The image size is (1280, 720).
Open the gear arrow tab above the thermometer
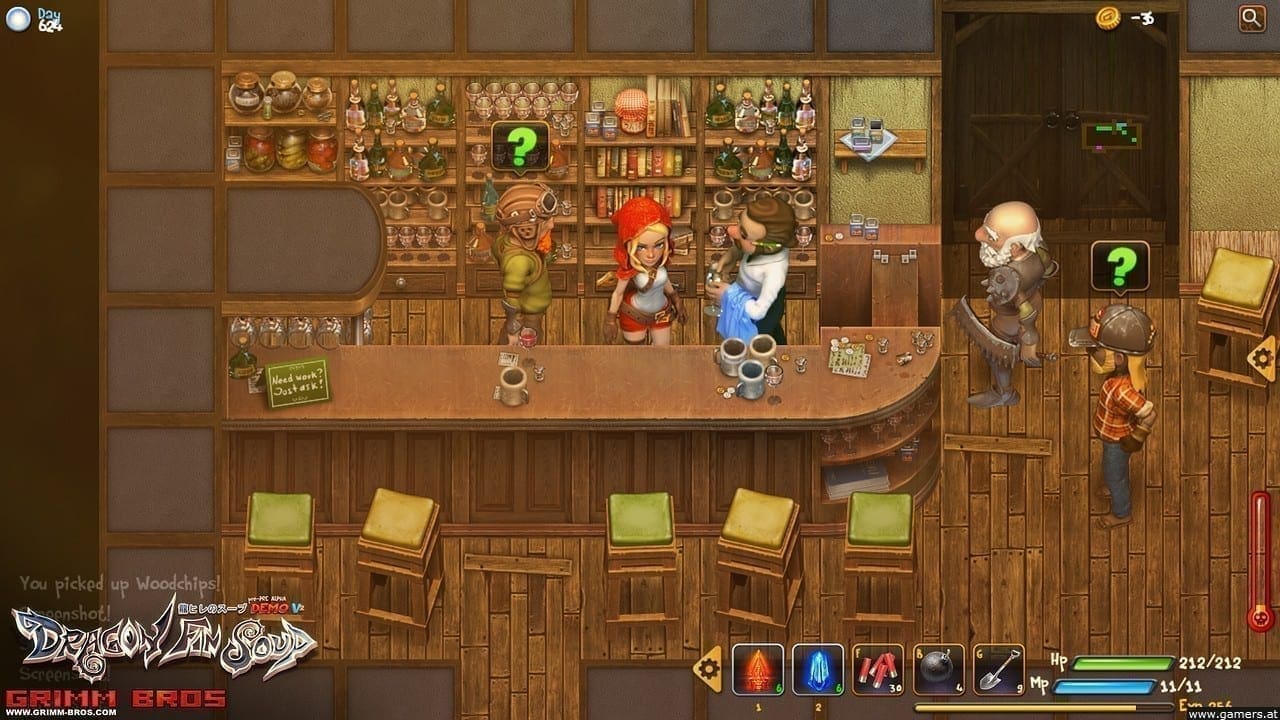point(1262,357)
